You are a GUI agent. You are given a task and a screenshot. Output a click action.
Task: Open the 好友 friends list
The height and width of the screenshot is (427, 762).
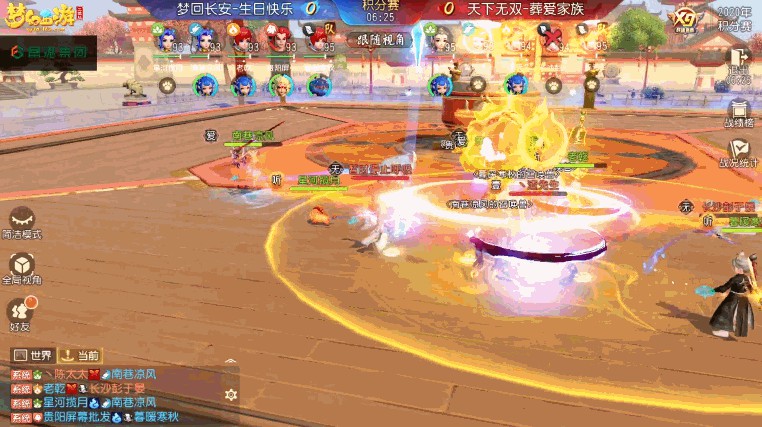point(21,313)
